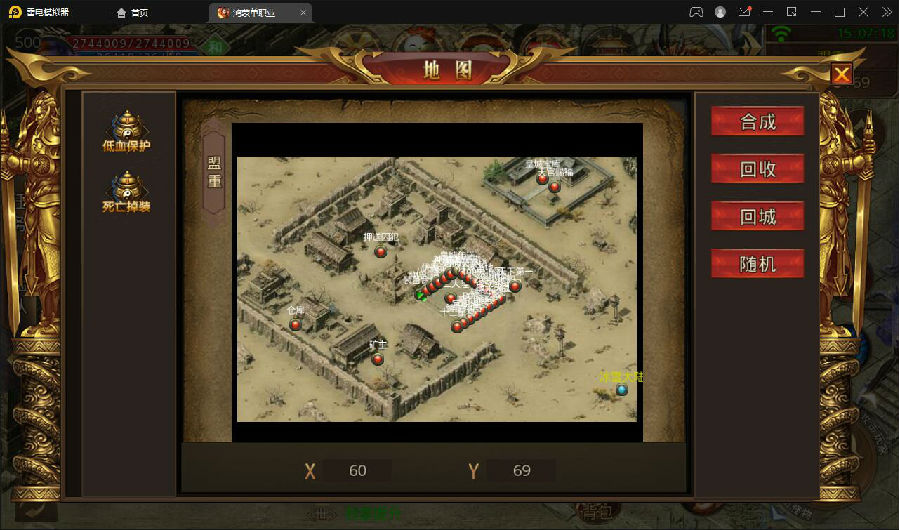
Task: Open the 回收 recycle function
Action: [757, 169]
